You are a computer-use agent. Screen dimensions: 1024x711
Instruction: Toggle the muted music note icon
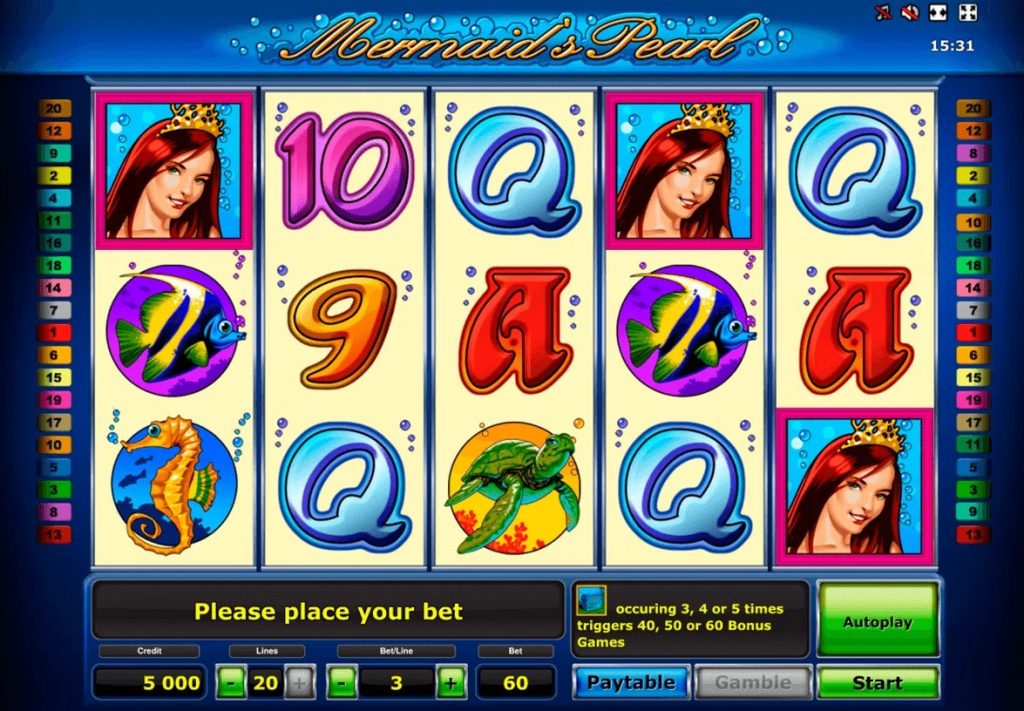883,13
